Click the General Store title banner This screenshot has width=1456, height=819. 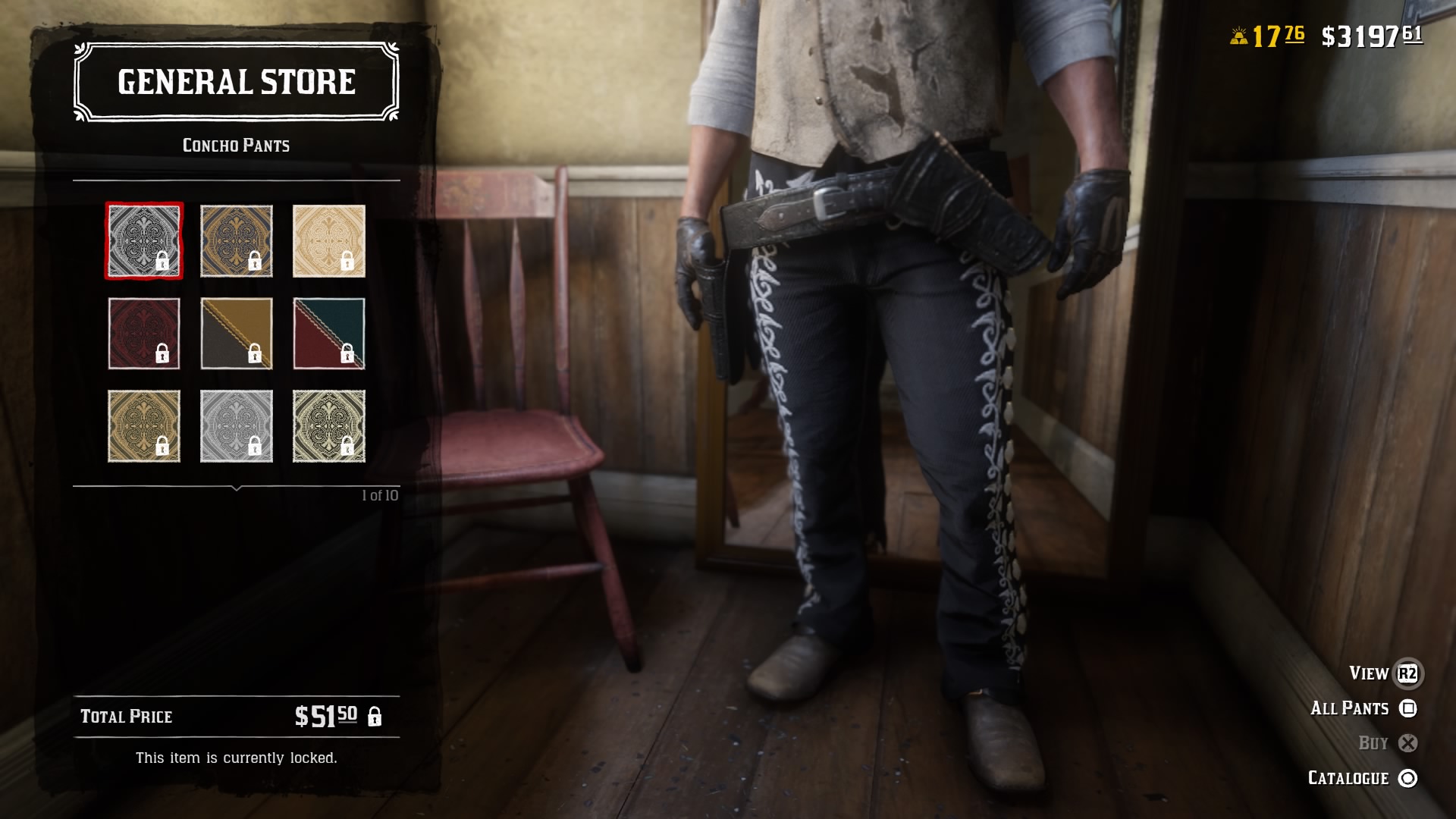coord(235,81)
